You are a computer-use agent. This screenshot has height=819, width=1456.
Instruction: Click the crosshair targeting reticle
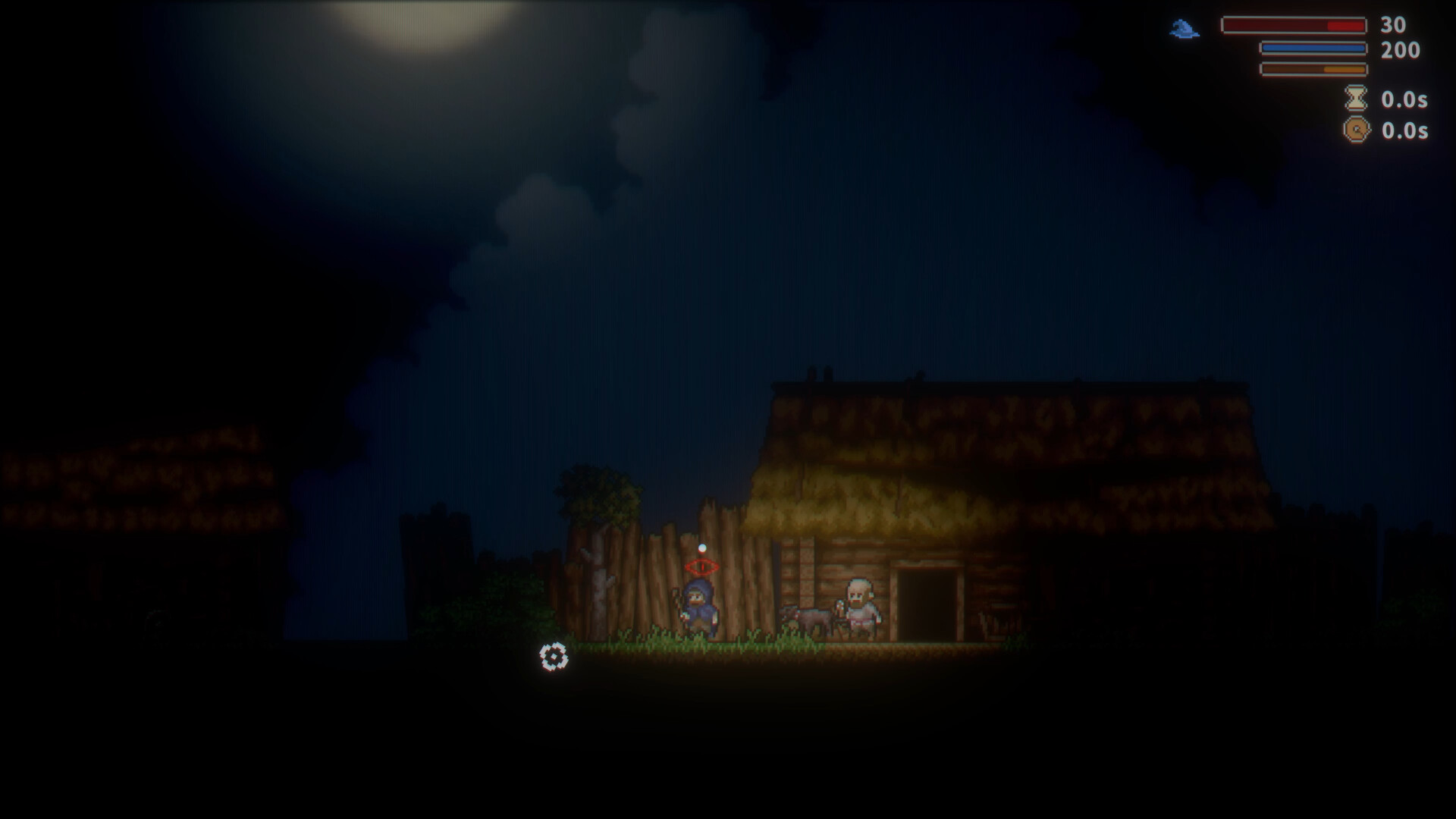(554, 657)
